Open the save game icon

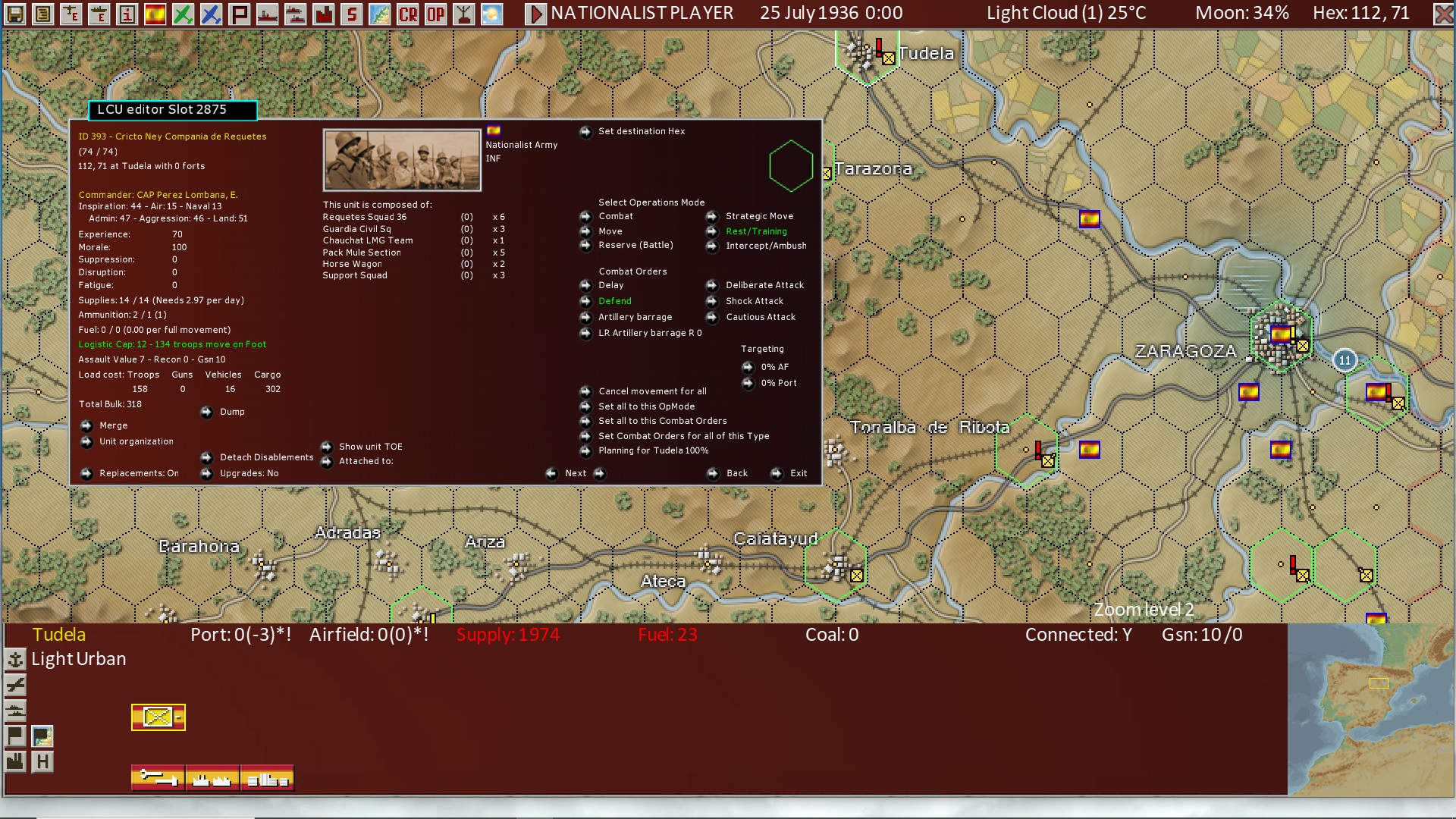(x=14, y=13)
